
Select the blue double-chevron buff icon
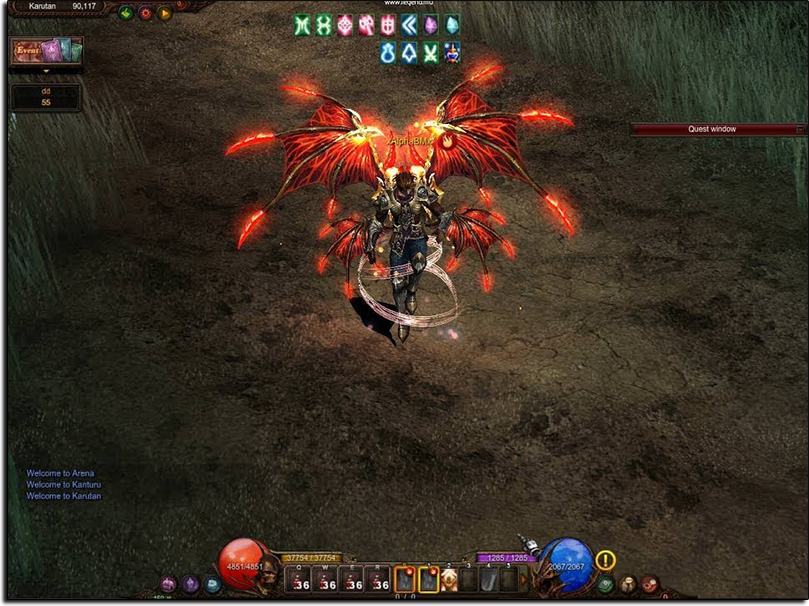coord(409,26)
